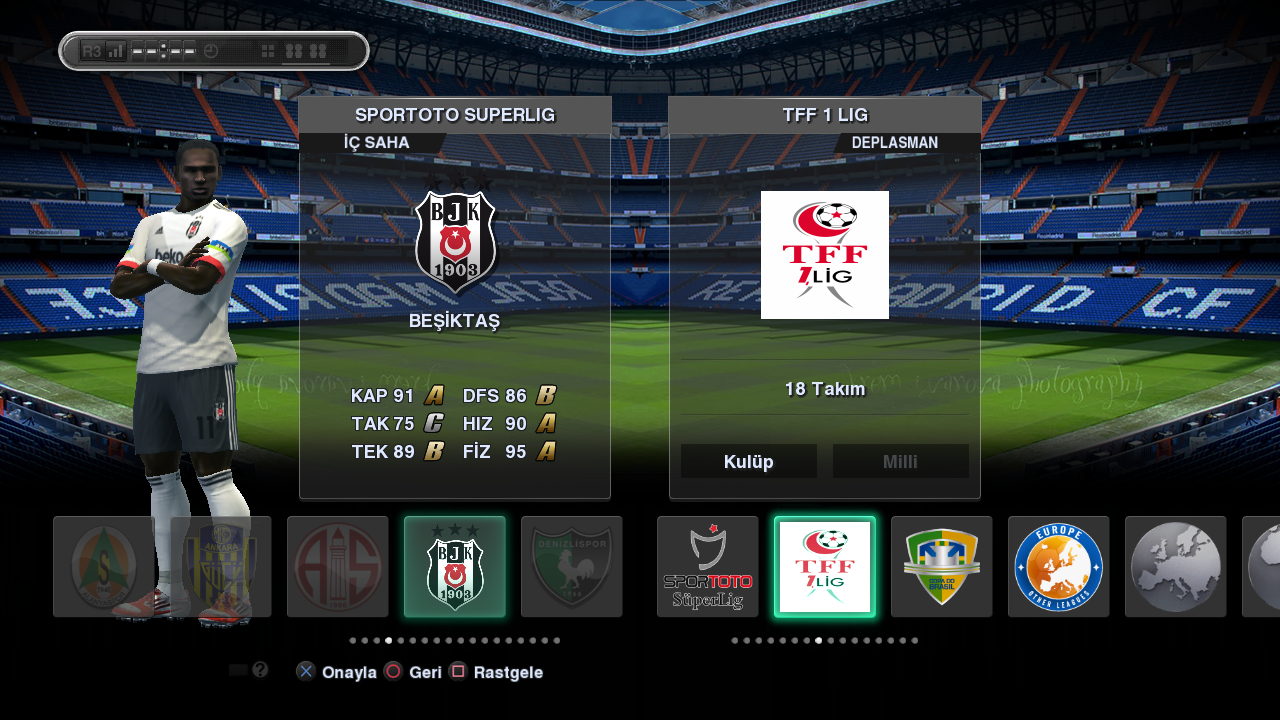Select the TFF 1 Lig league tile
The height and width of the screenshot is (720, 1280).
tap(825, 567)
